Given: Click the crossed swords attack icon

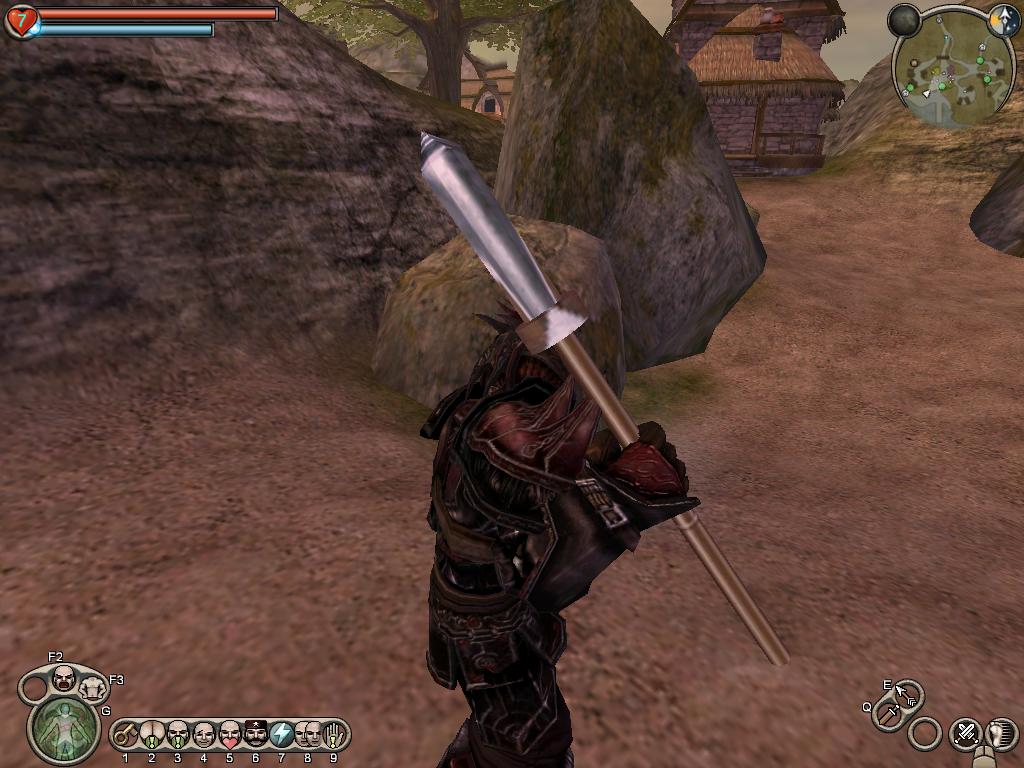Looking at the screenshot, I should (x=966, y=734).
